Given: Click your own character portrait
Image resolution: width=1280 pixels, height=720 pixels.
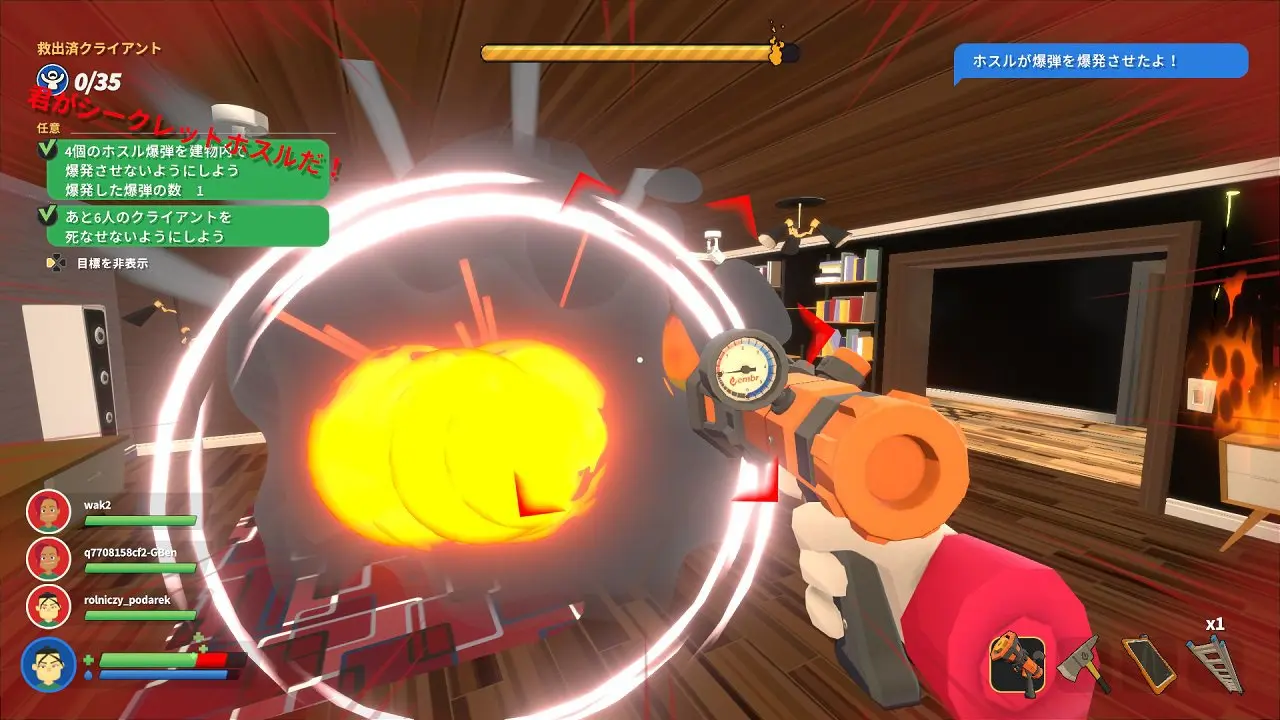Looking at the screenshot, I should 48,664.
